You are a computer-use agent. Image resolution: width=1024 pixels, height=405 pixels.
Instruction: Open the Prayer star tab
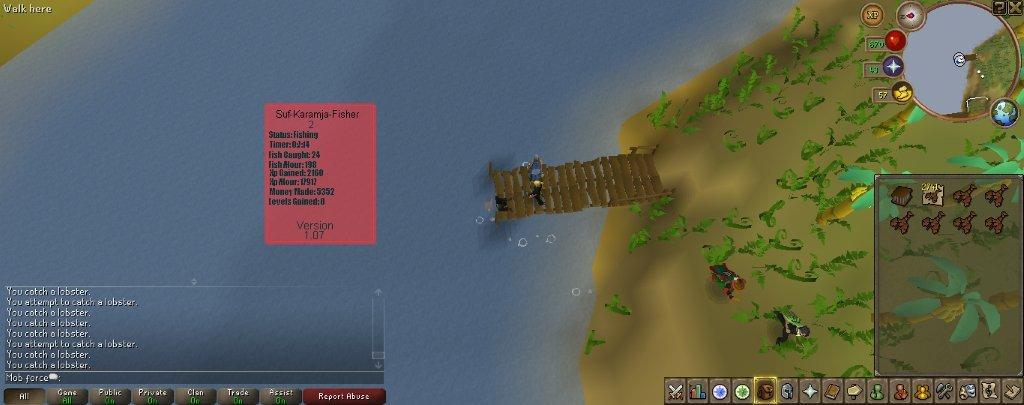tap(808, 391)
